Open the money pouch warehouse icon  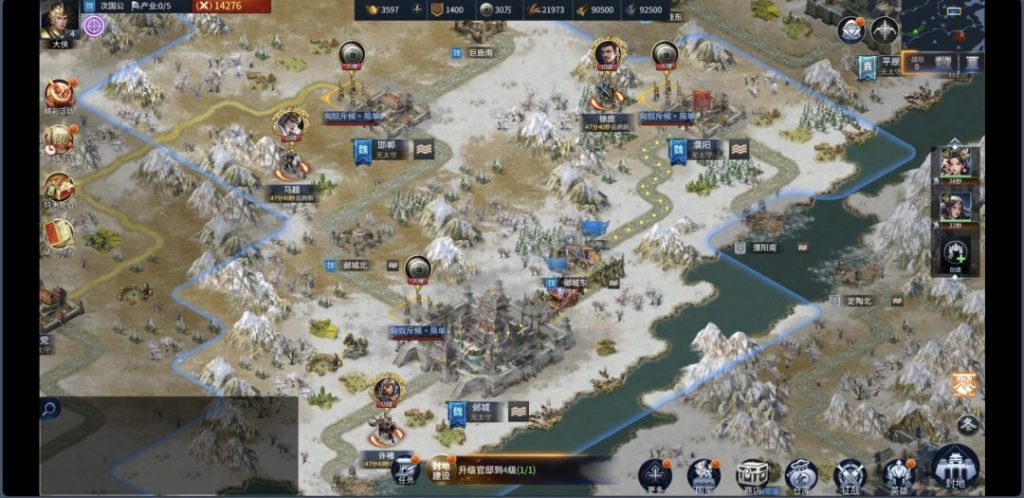(801, 475)
